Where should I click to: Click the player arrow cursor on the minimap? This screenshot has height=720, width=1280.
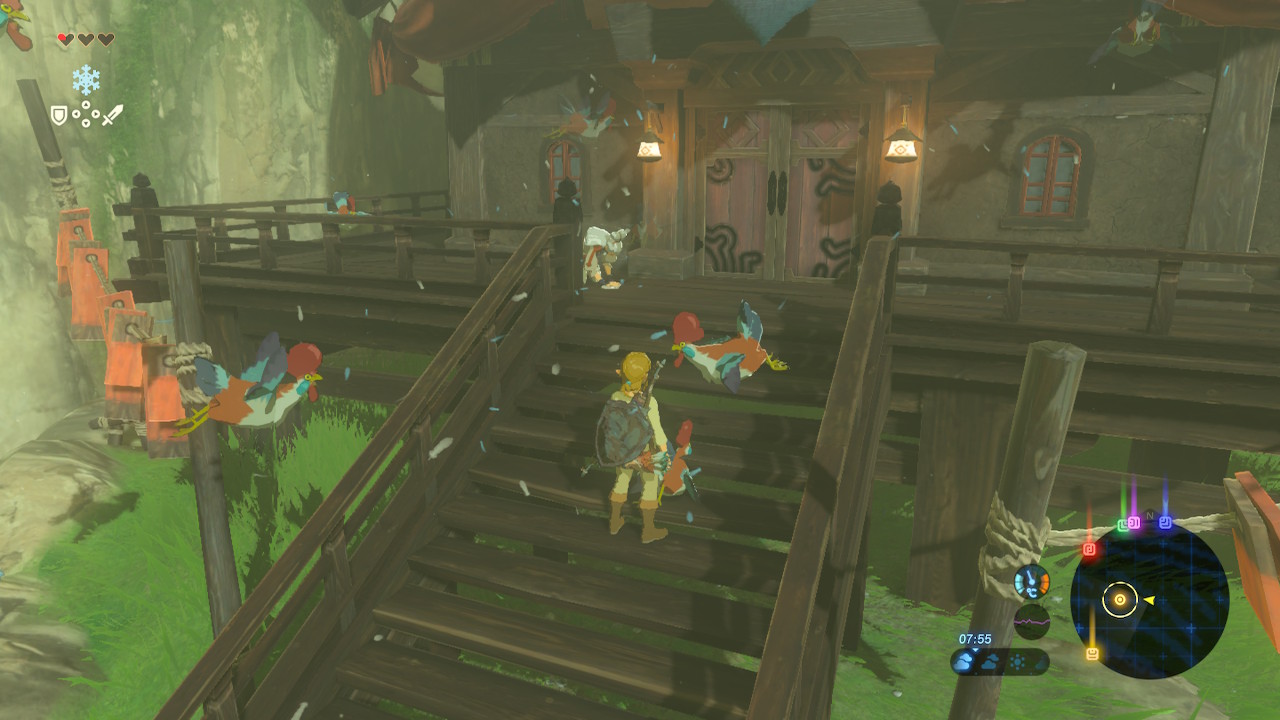pos(1148,600)
